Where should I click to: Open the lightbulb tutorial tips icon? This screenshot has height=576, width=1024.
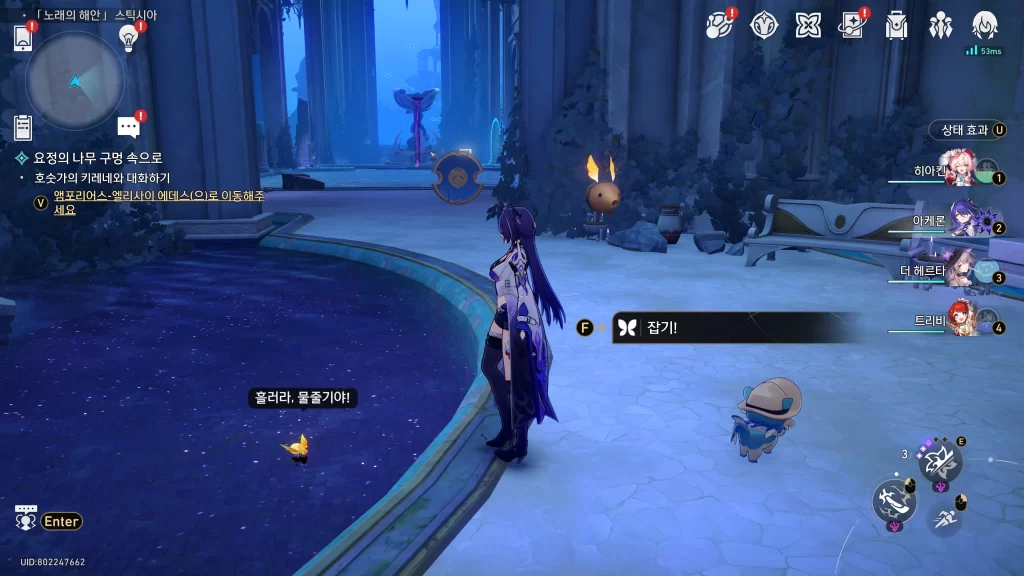point(128,37)
